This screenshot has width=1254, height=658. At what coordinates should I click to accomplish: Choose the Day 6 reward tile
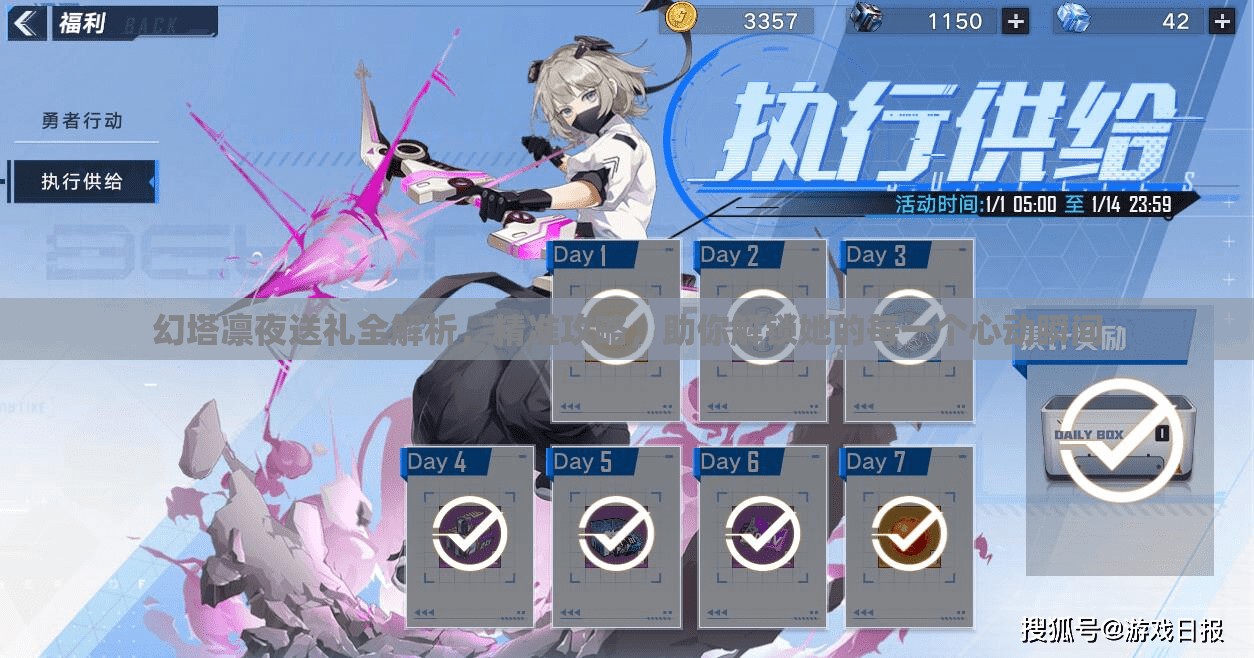[762, 535]
